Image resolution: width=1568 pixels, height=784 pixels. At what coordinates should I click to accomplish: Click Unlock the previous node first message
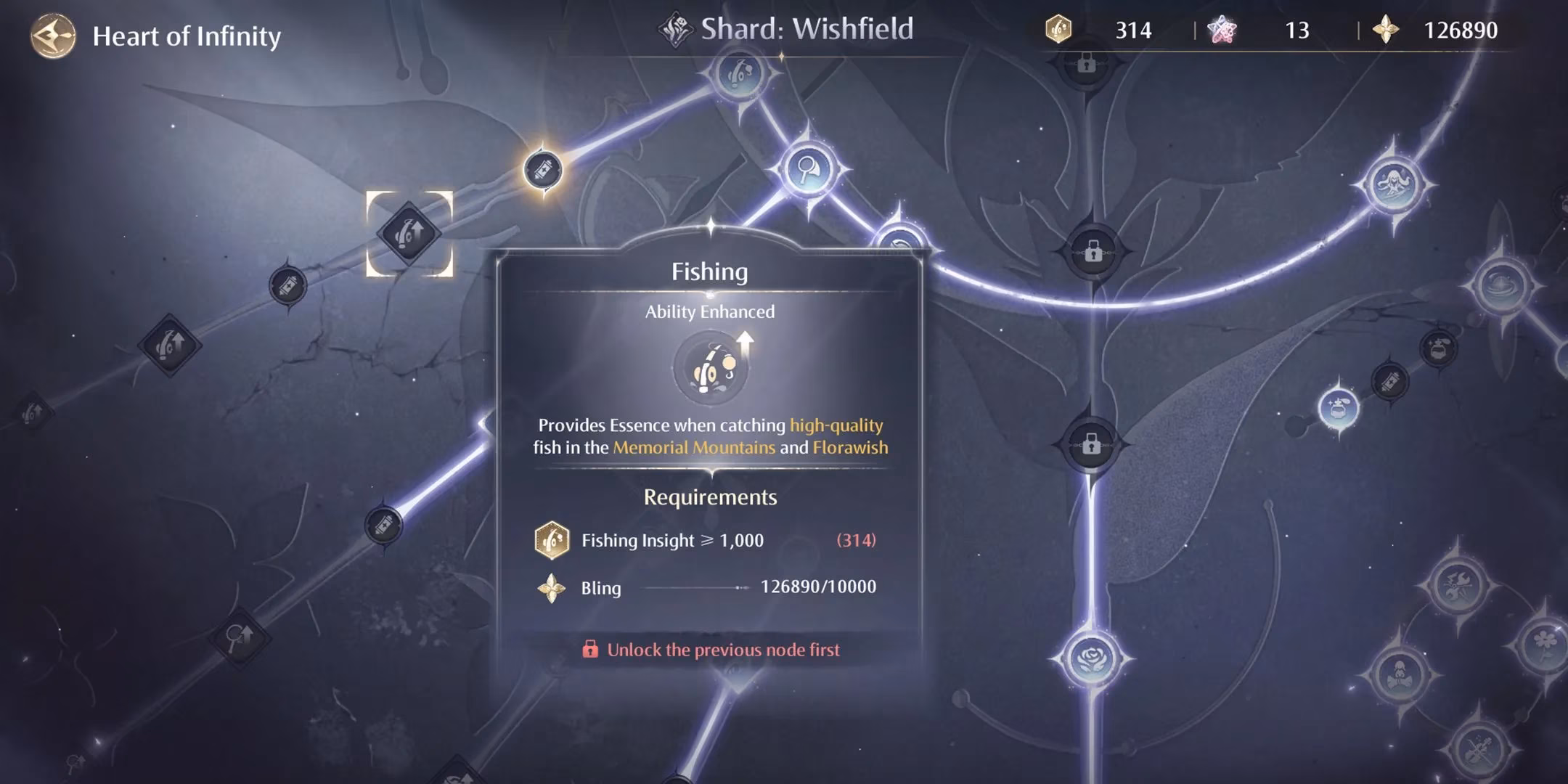[712, 650]
